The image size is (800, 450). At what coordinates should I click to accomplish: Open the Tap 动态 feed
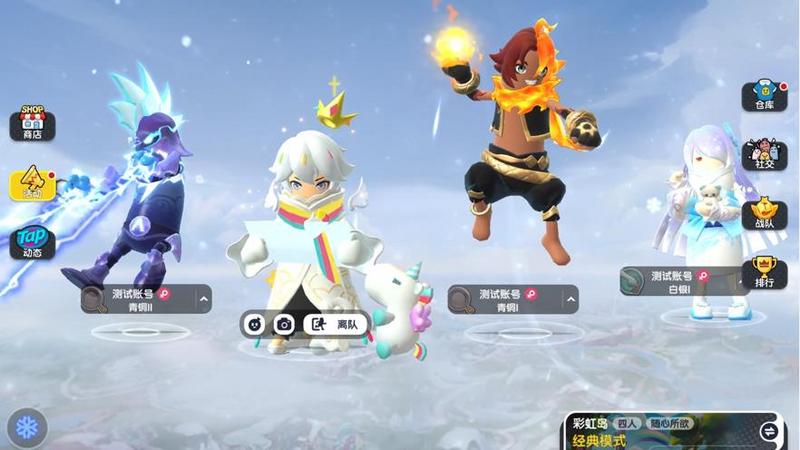click(32, 241)
